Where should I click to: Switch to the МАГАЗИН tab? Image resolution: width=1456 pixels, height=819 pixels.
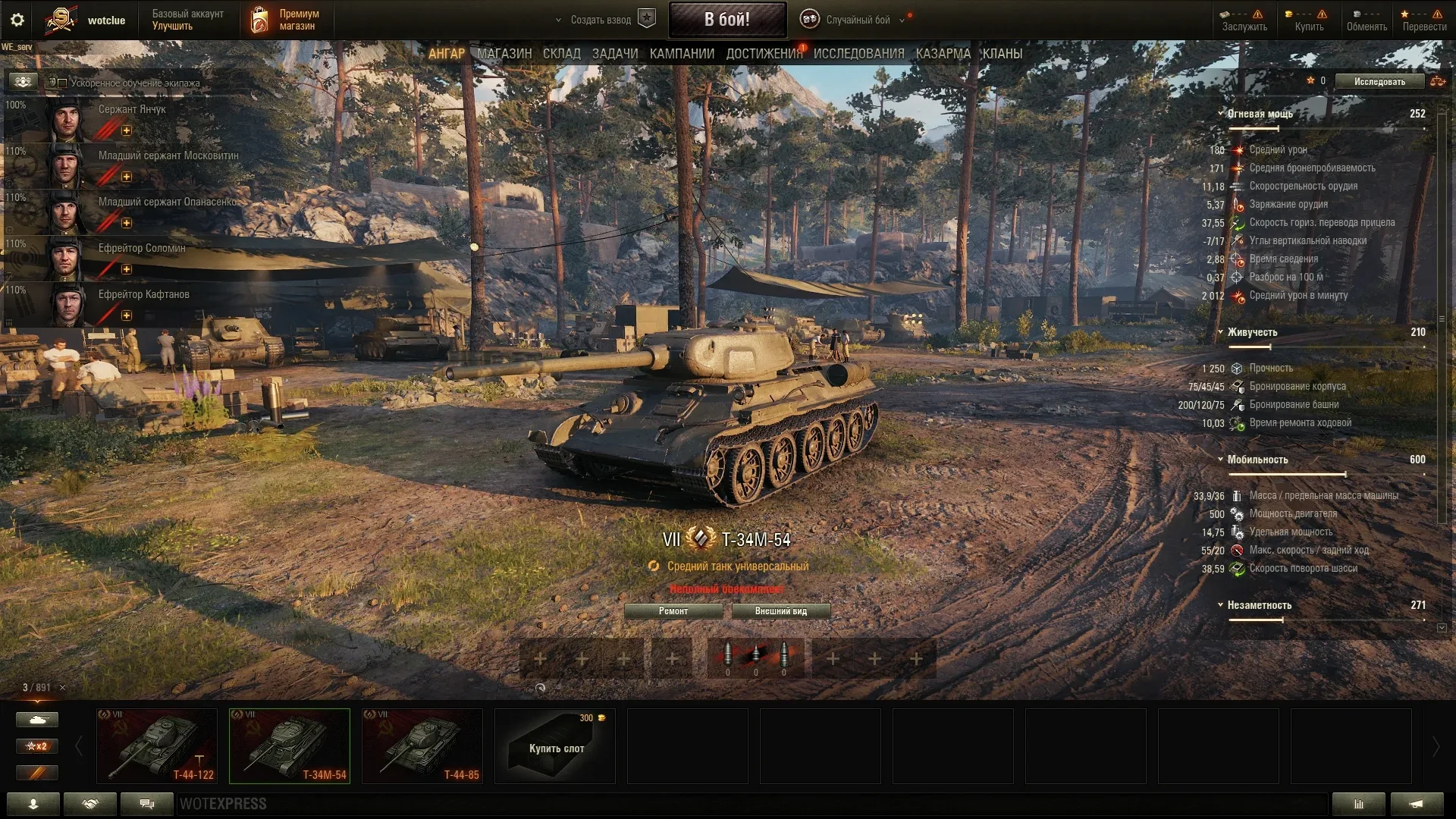click(x=504, y=54)
